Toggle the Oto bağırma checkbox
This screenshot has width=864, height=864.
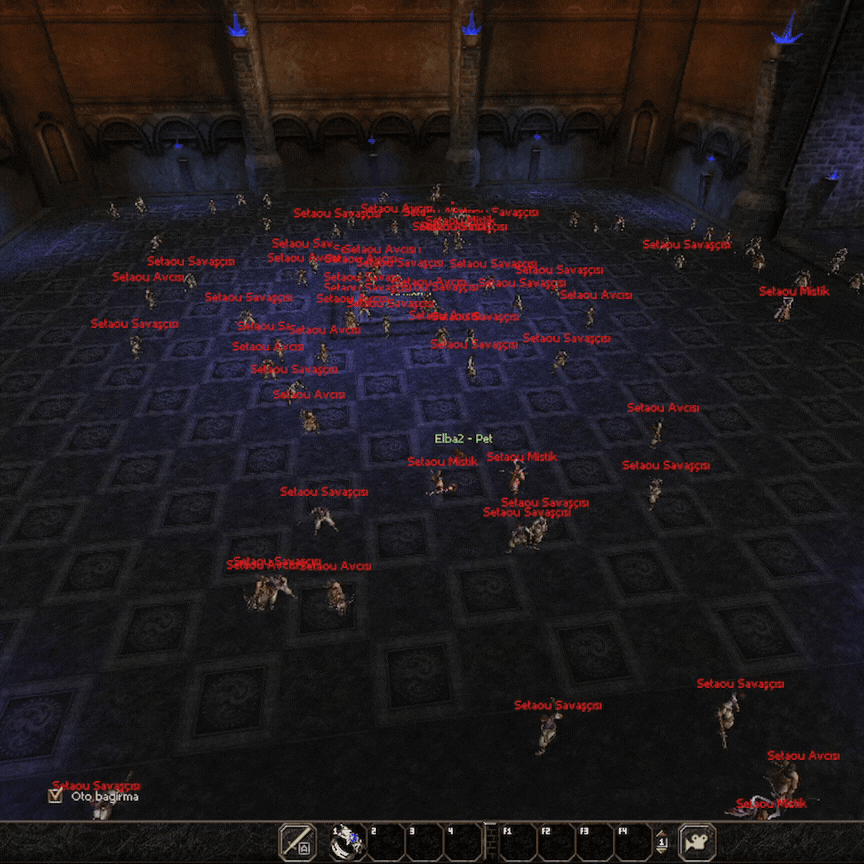pyautogui.click(x=56, y=797)
